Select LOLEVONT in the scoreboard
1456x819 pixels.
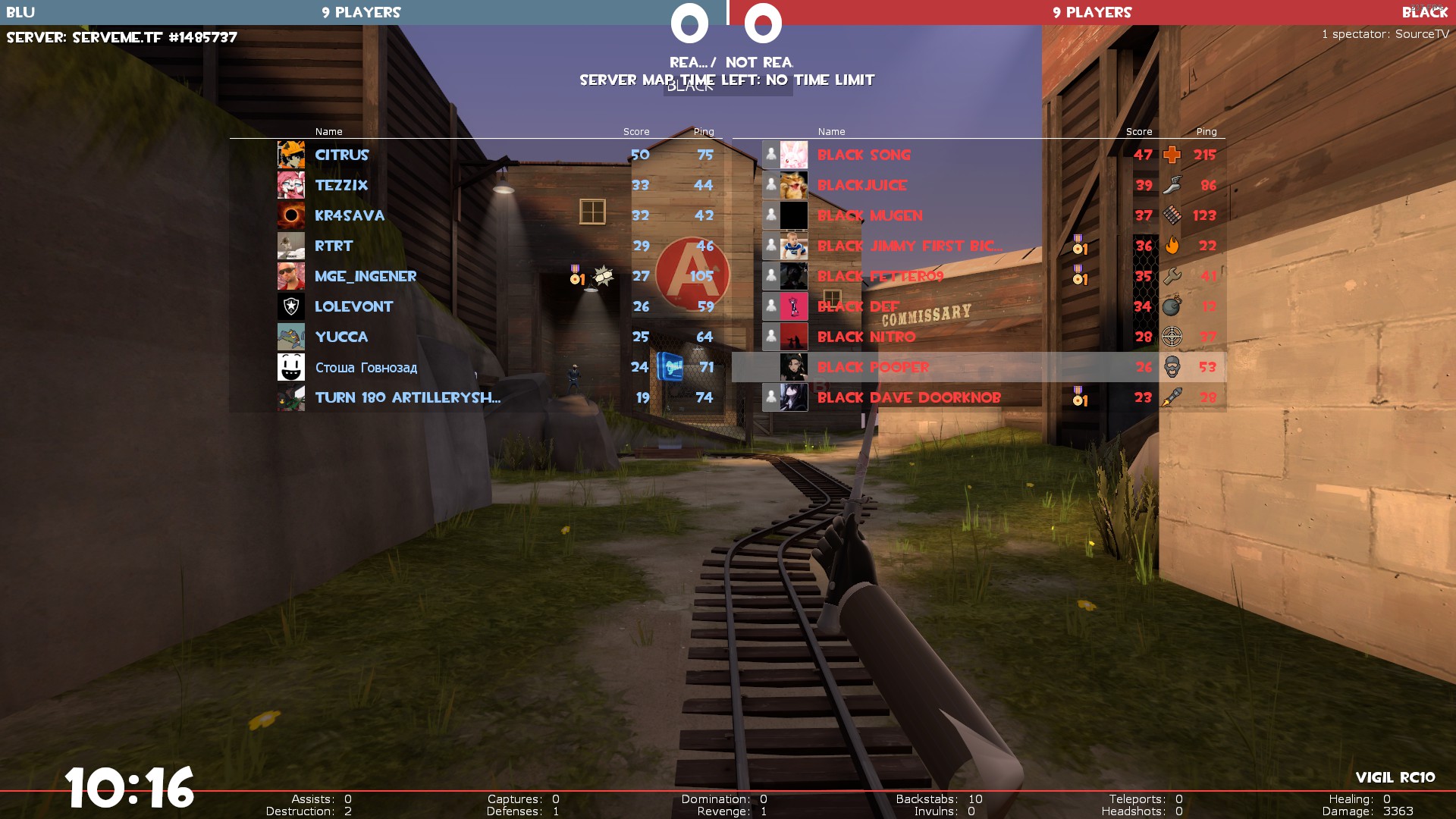pos(353,306)
